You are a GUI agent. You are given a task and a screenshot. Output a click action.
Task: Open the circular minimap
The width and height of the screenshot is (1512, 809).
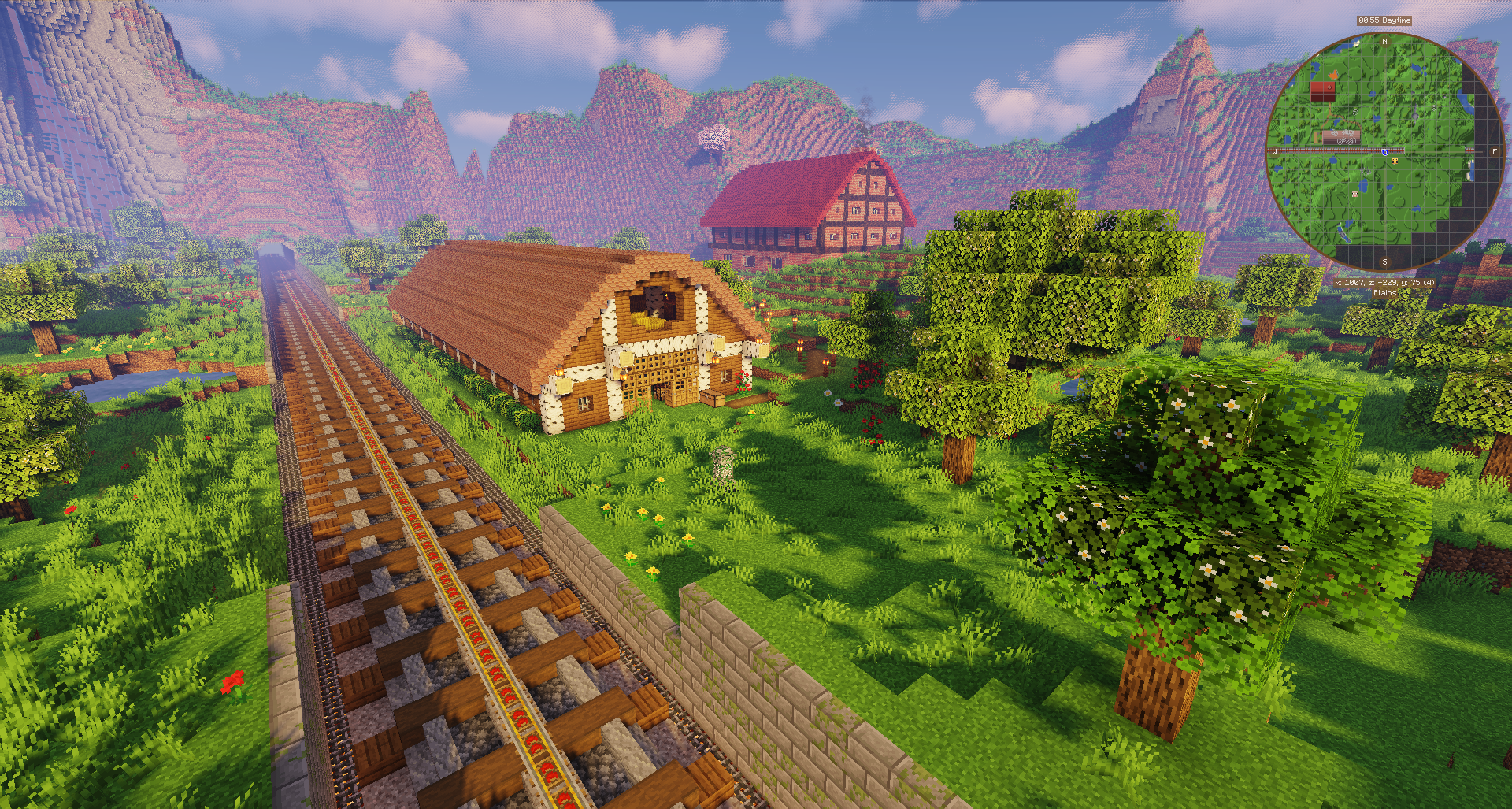[1384, 151]
